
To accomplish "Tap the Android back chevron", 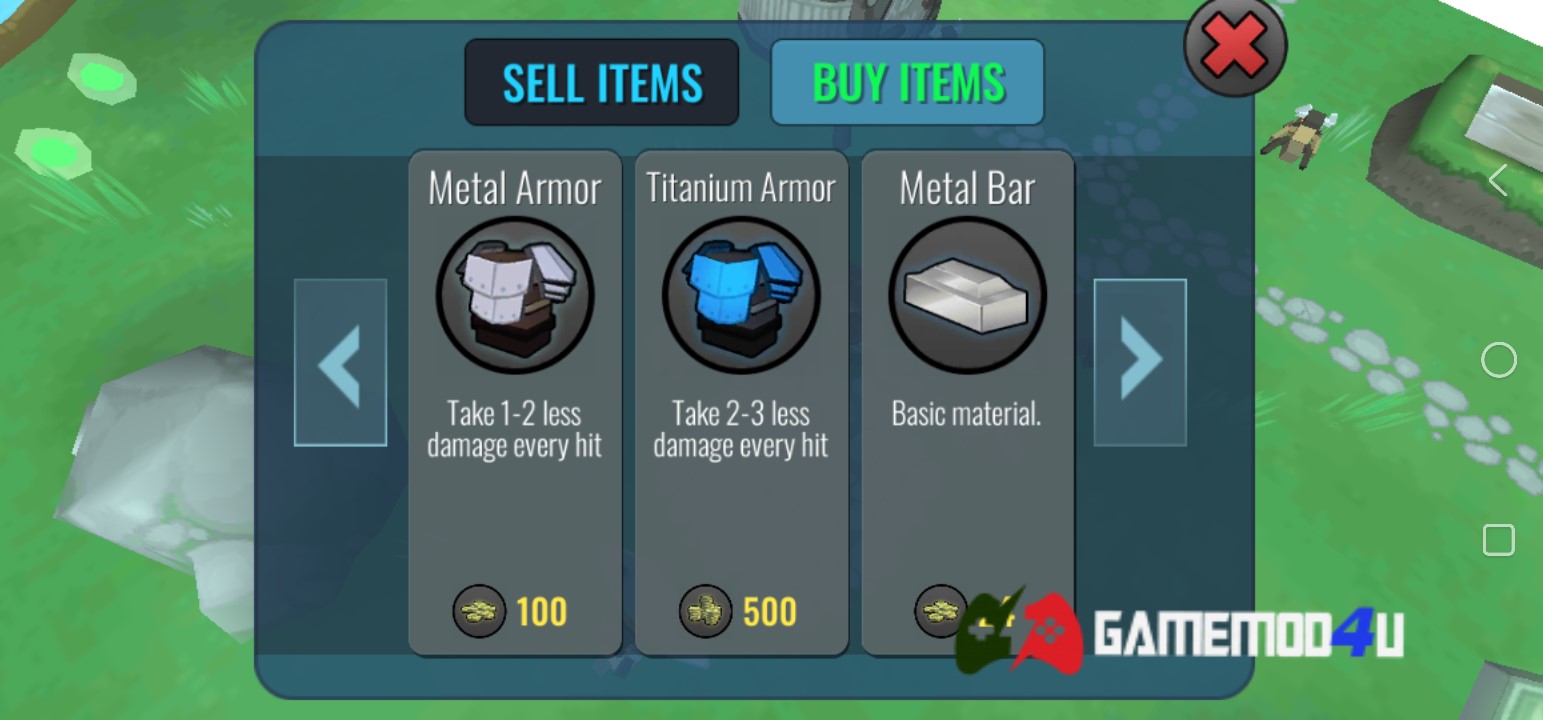I will coord(1499,179).
